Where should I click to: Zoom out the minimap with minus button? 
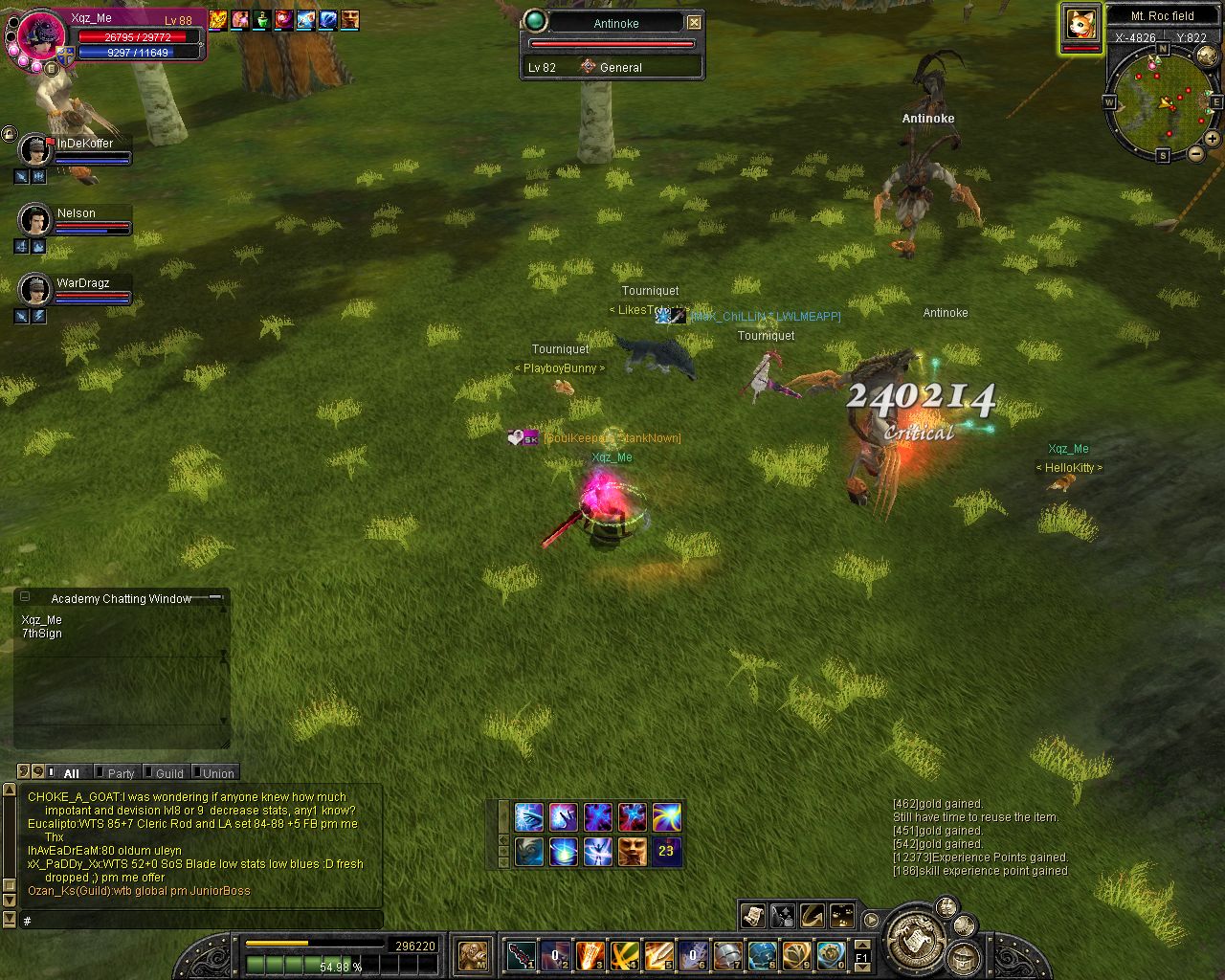coord(1196,154)
